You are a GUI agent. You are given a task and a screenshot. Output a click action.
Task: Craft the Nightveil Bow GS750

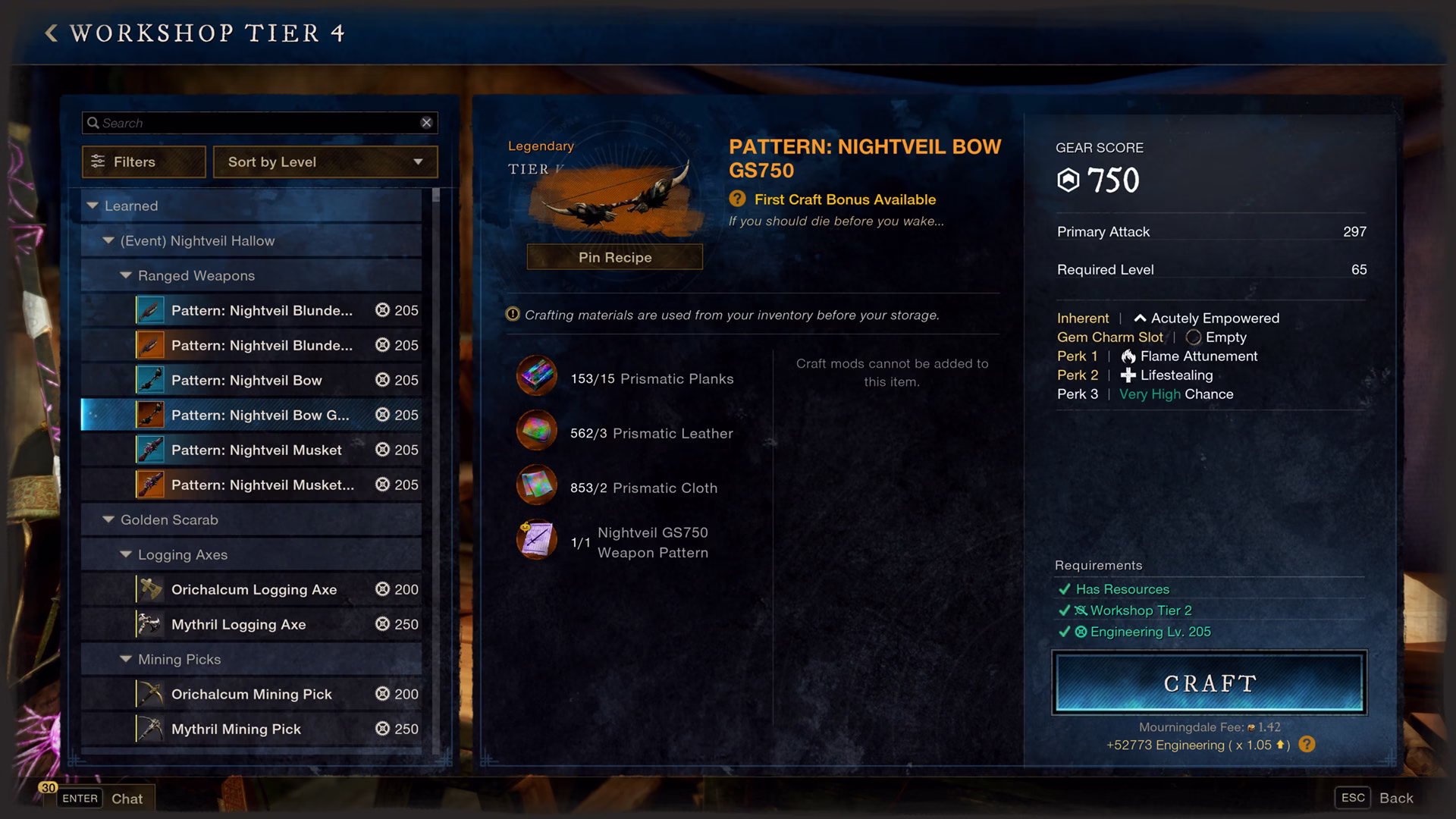coord(1209,683)
